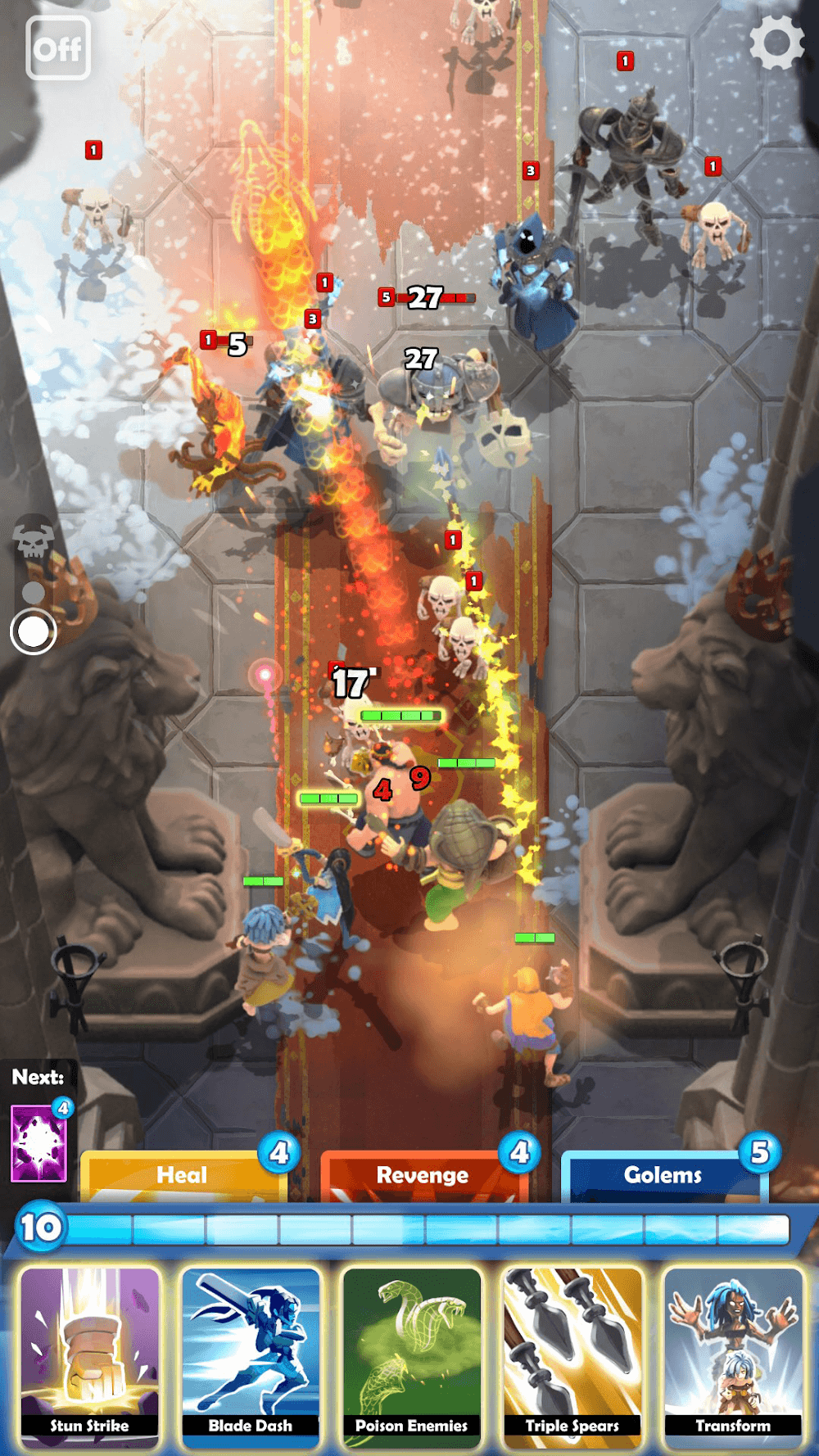Viewport: 819px width, 1456px height.
Task: Choose the Triple Spears card
Action: 572,1354
